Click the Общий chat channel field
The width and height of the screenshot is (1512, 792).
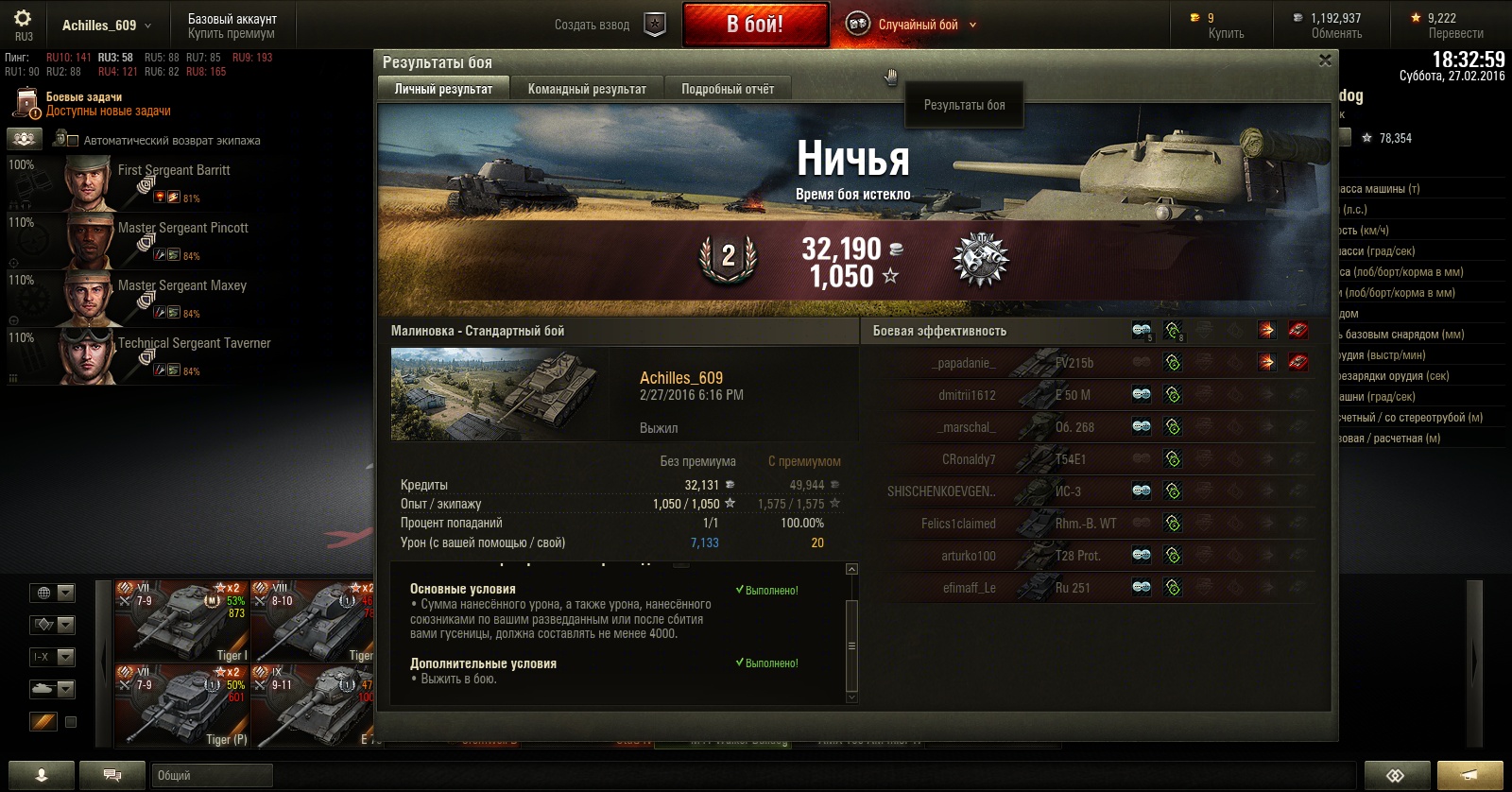click(x=212, y=775)
